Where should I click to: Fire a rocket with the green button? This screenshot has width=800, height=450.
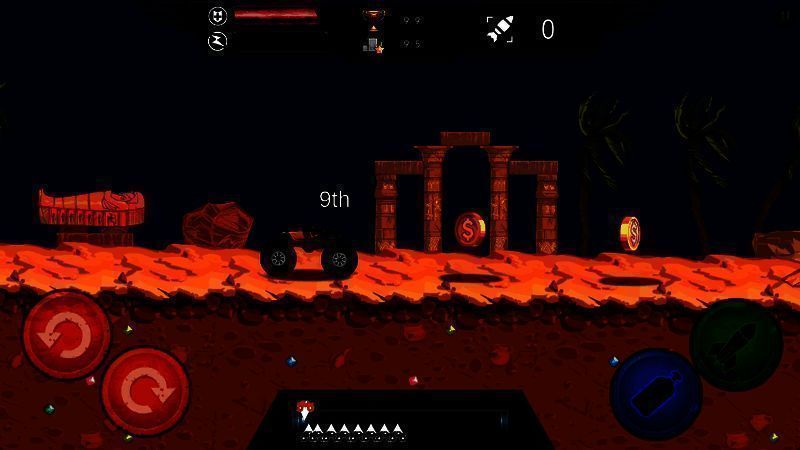[736, 344]
